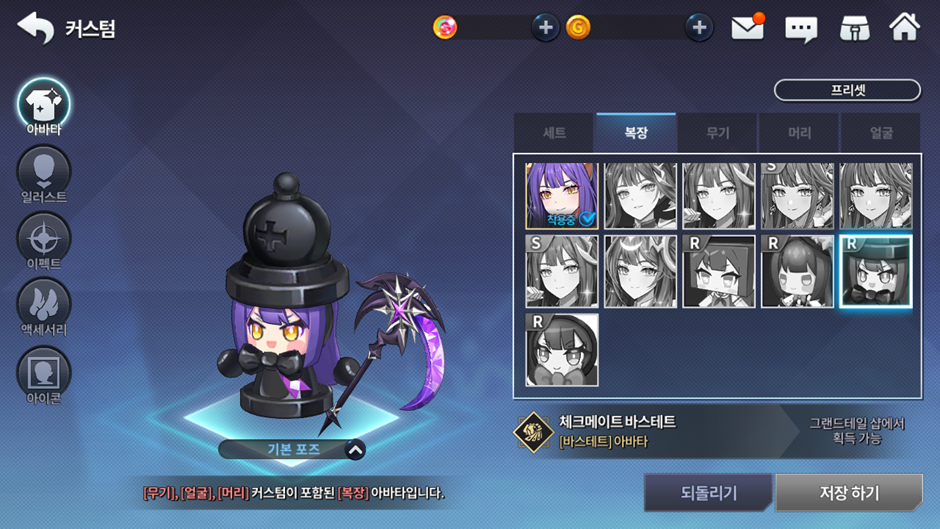The image size is (940, 529).
Task: Switch to the 세트 tab
Action: [x=554, y=133]
